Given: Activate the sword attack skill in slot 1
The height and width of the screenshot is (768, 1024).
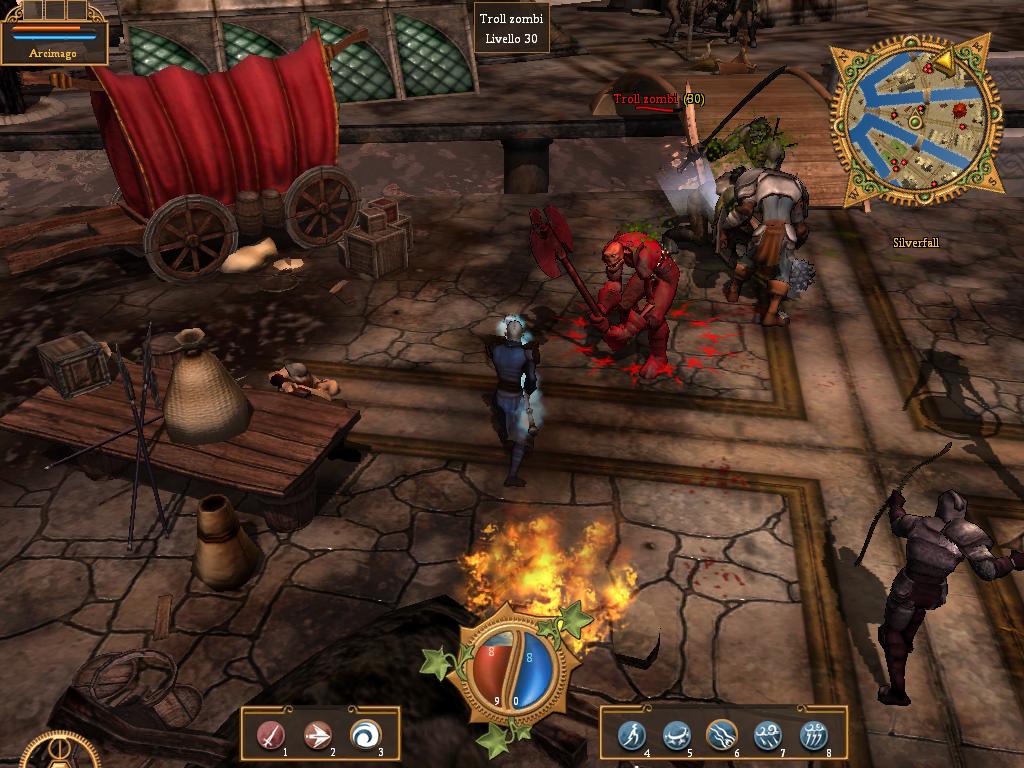Looking at the screenshot, I should point(270,735).
